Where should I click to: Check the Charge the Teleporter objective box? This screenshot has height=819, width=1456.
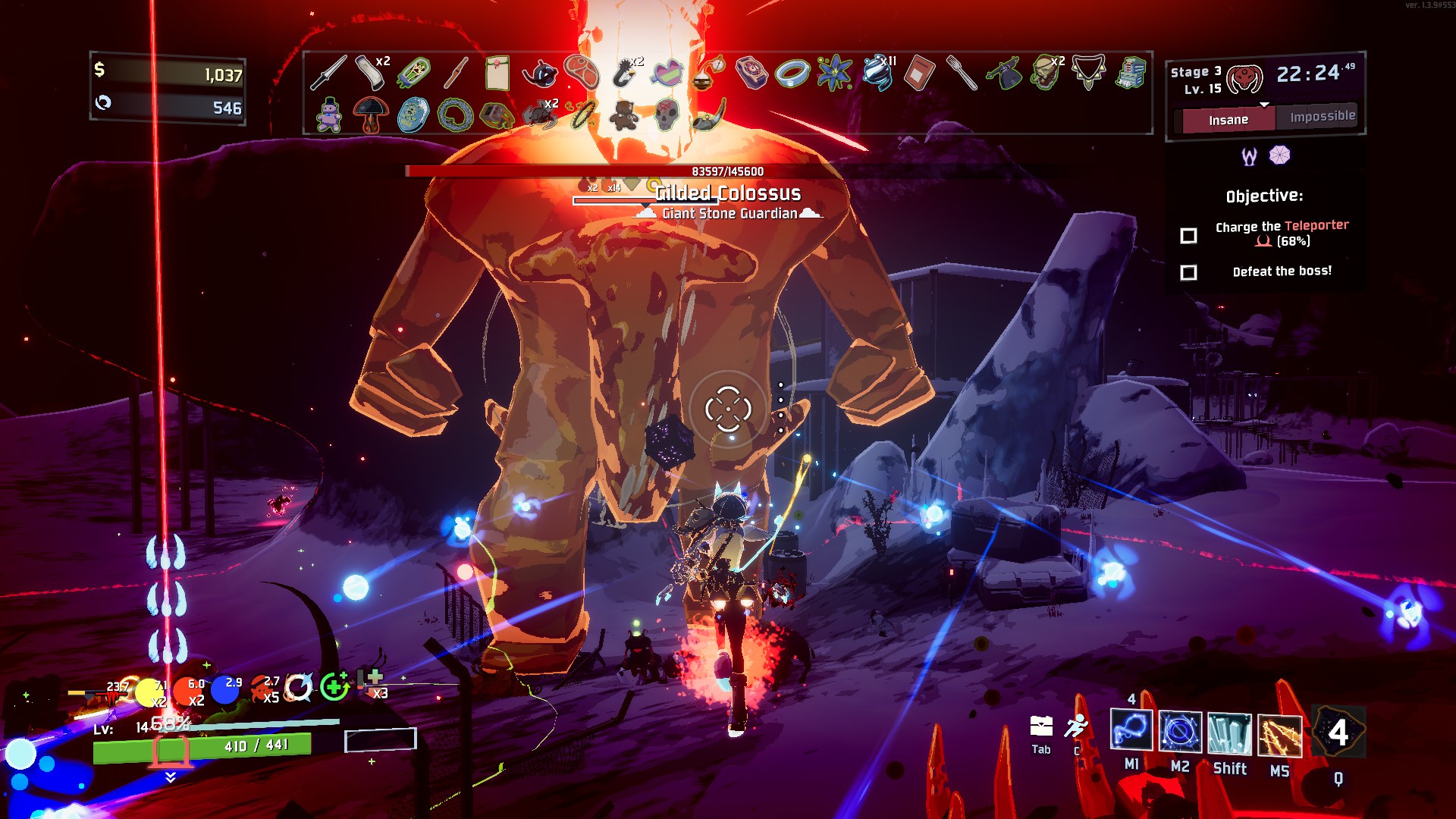1188,236
